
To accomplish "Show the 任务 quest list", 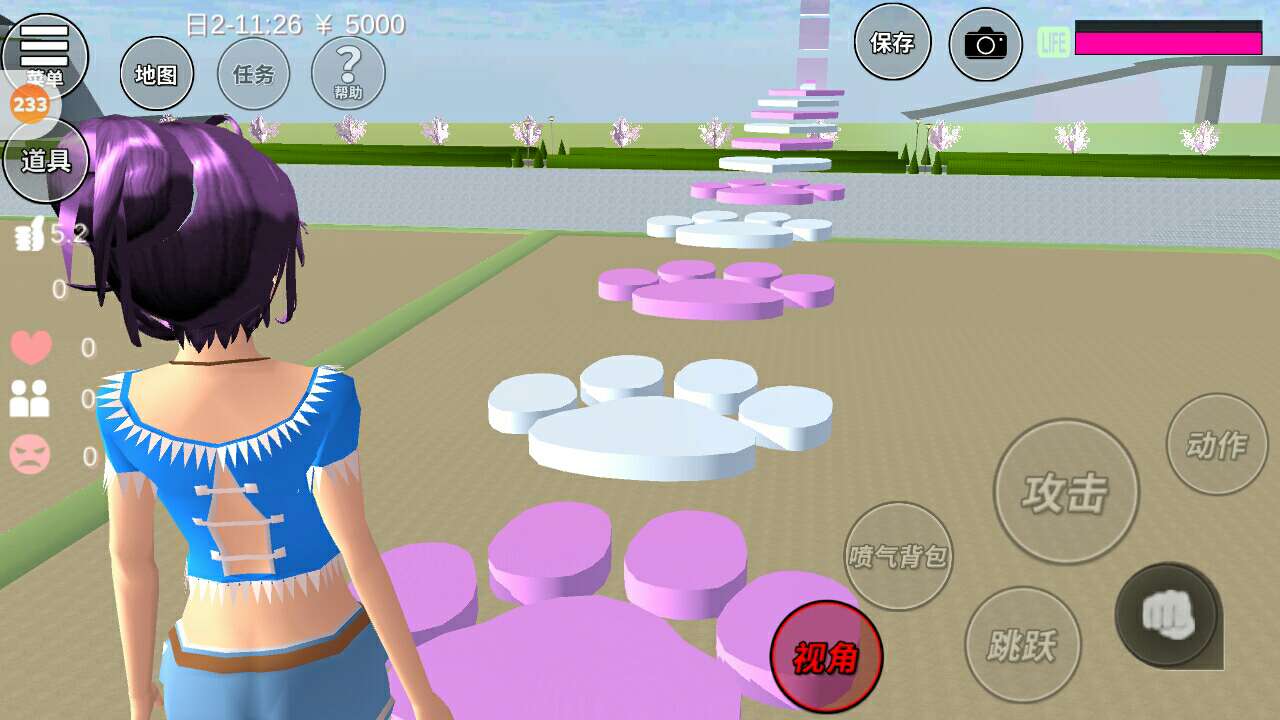I will [253, 74].
